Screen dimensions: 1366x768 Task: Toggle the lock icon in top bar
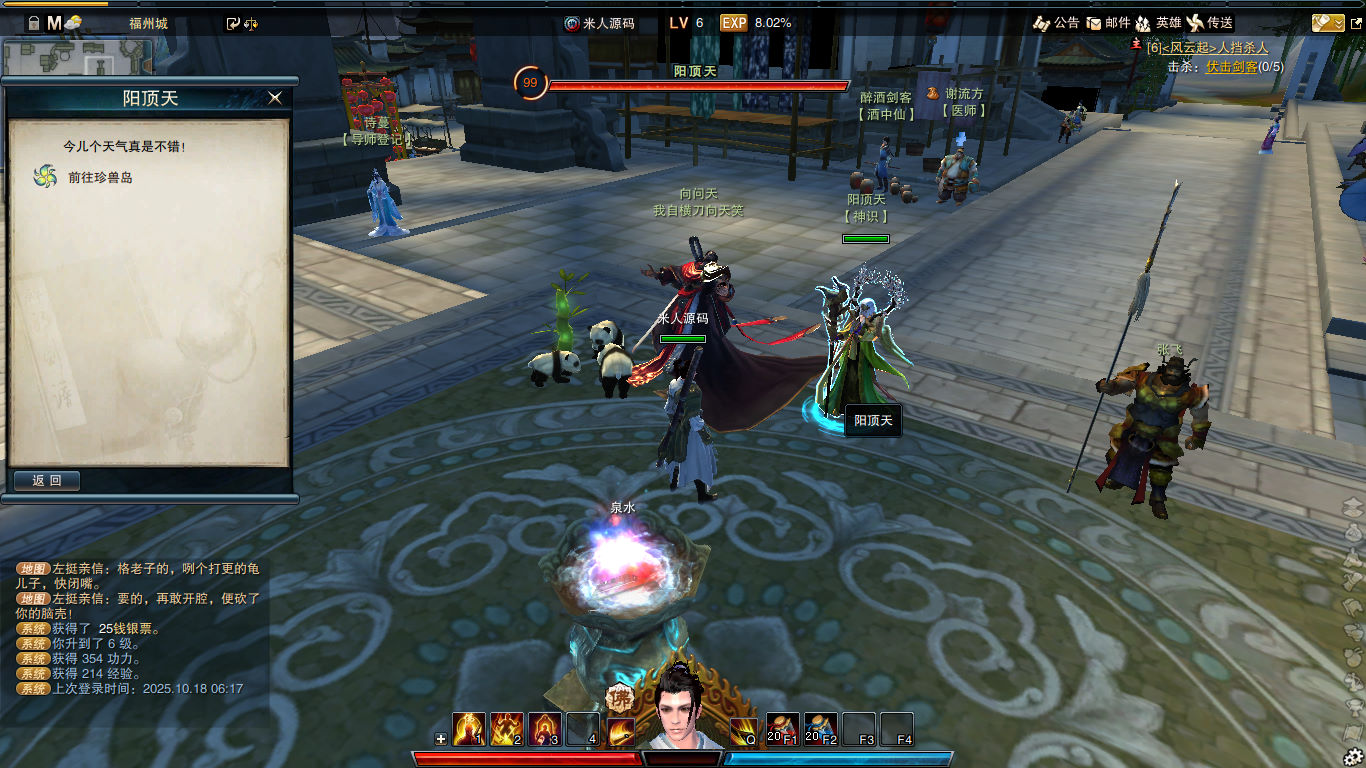coord(33,23)
